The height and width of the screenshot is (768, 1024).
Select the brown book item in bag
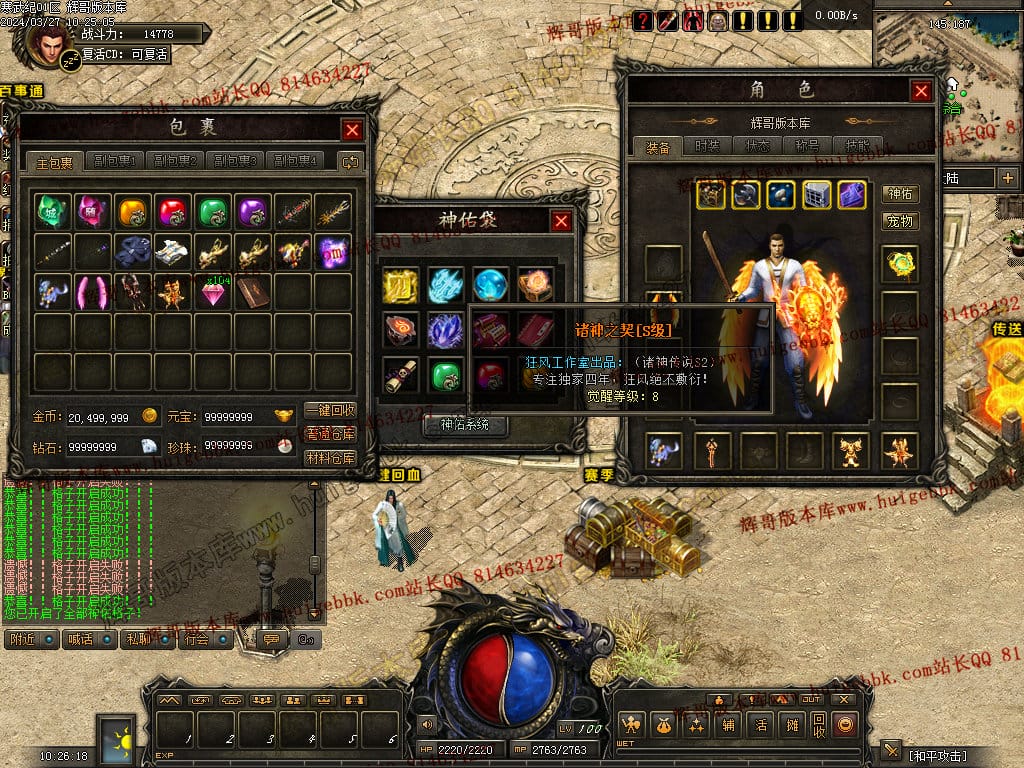pyautogui.click(x=252, y=291)
